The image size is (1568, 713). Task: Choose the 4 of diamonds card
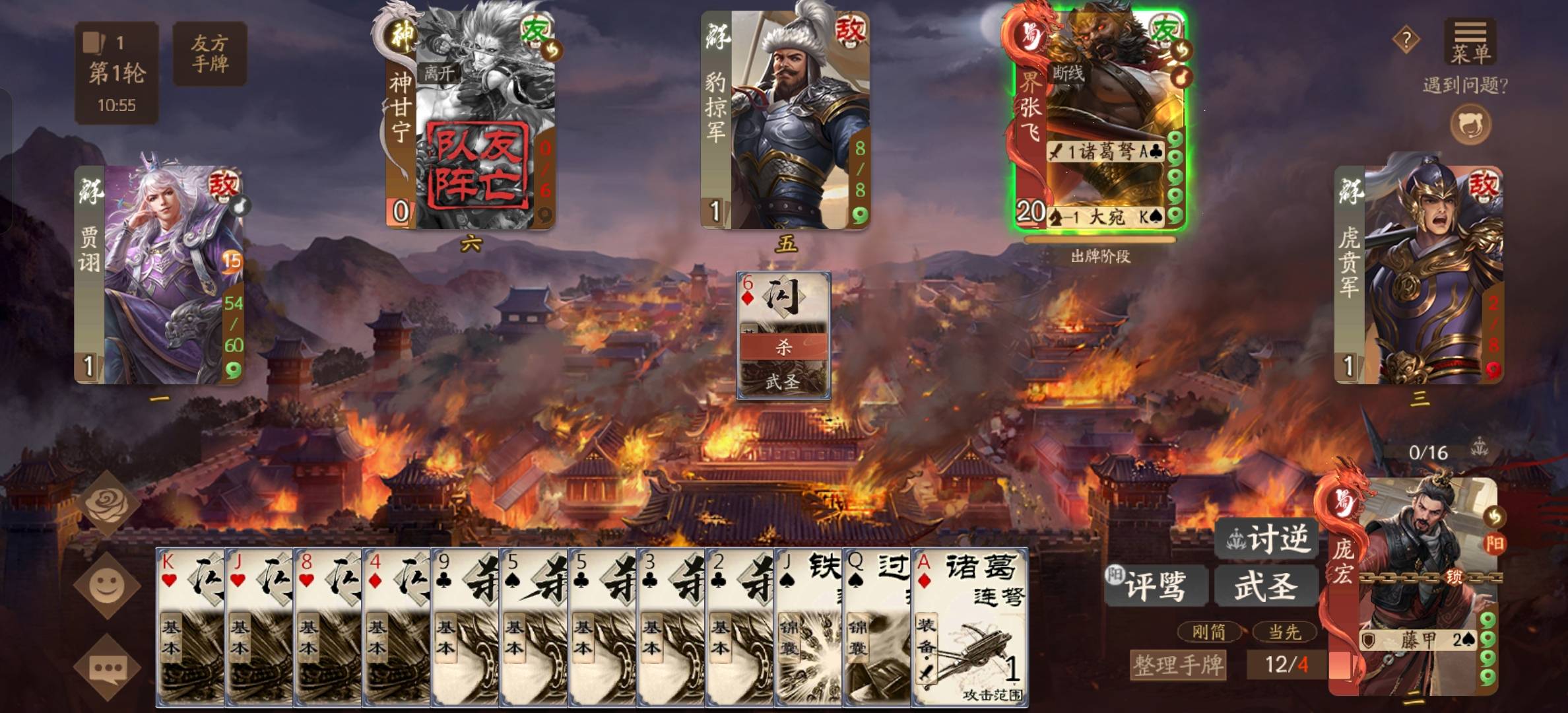[397, 627]
